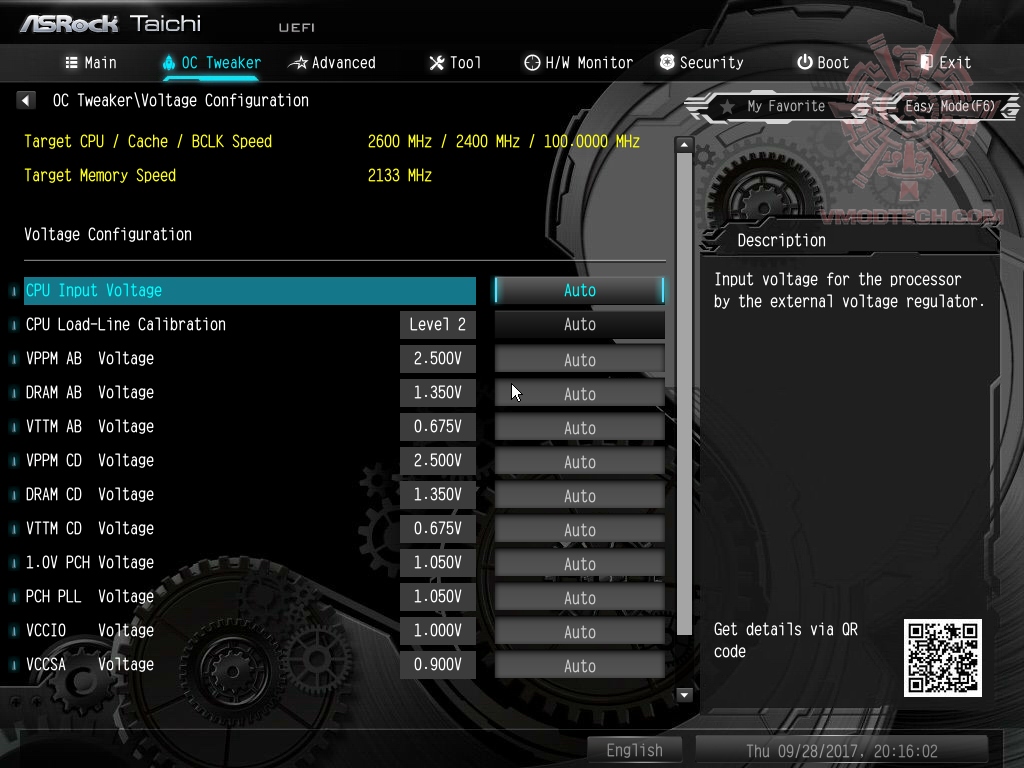
Task: Open My Favorite settings
Action: (774, 106)
